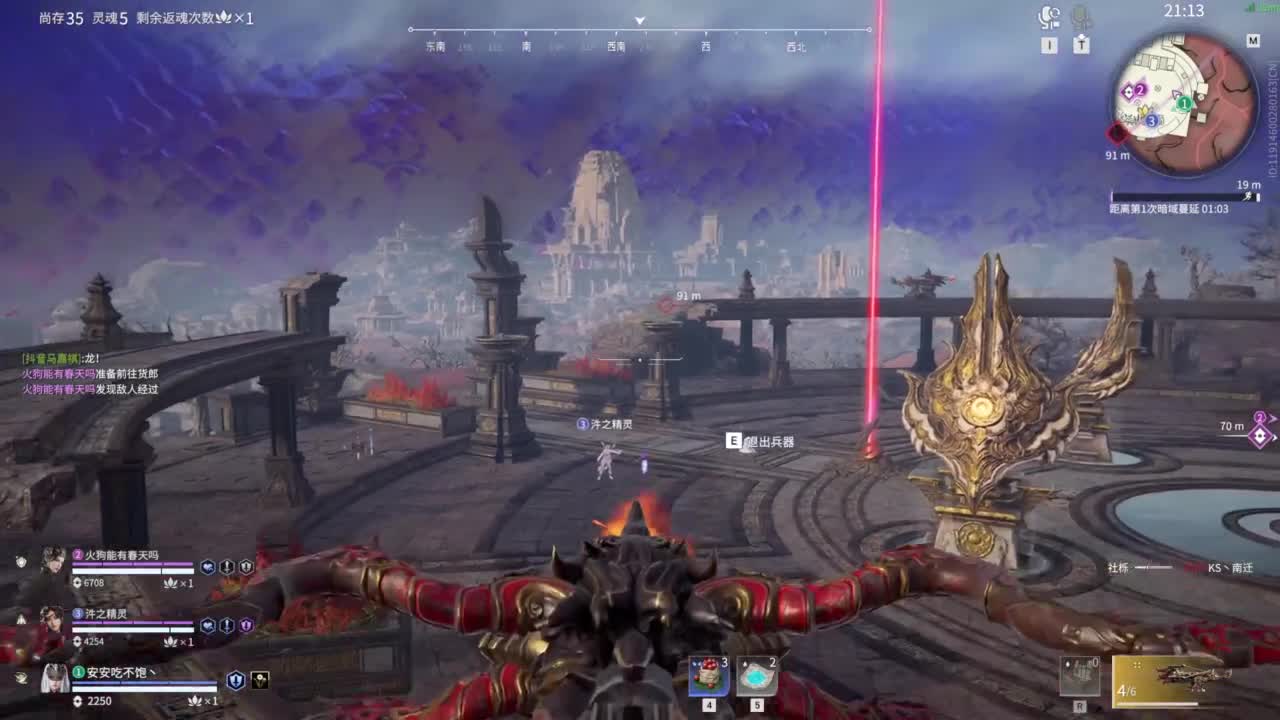This screenshot has width=1280, height=720.
Task: Click the purple waypoint marker showing 70 m
Action: (1260, 434)
